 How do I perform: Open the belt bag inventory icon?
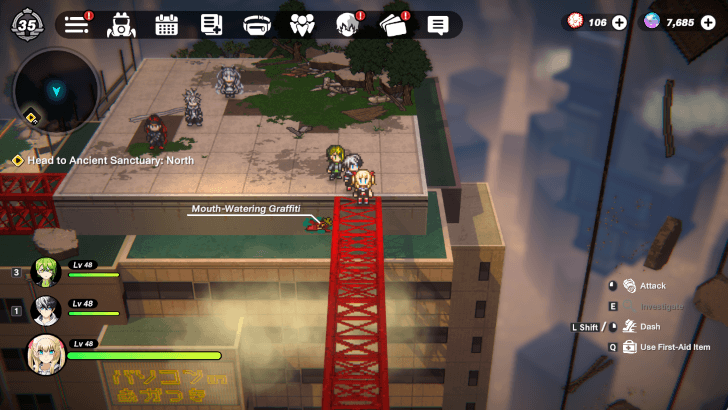tap(257, 25)
